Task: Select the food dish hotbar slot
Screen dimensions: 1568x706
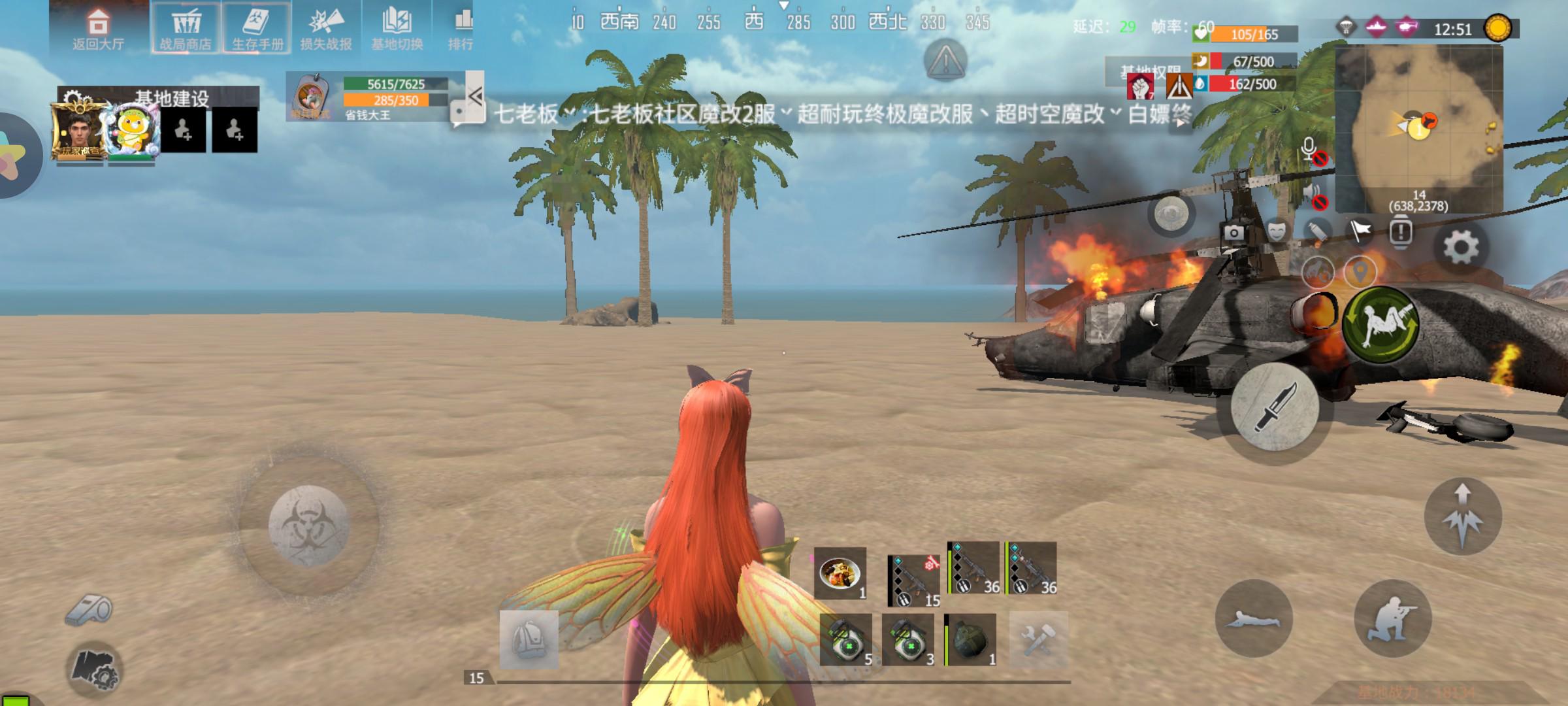Action: click(x=840, y=573)
